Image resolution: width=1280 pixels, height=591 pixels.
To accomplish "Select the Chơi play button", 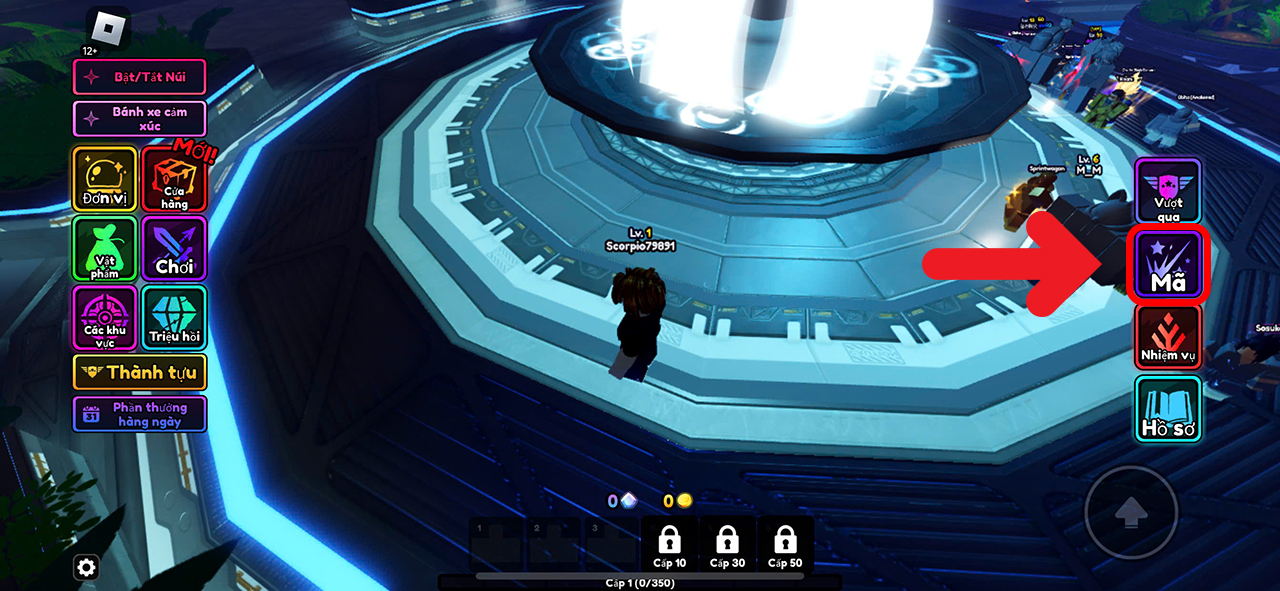I will coord(174,248).
